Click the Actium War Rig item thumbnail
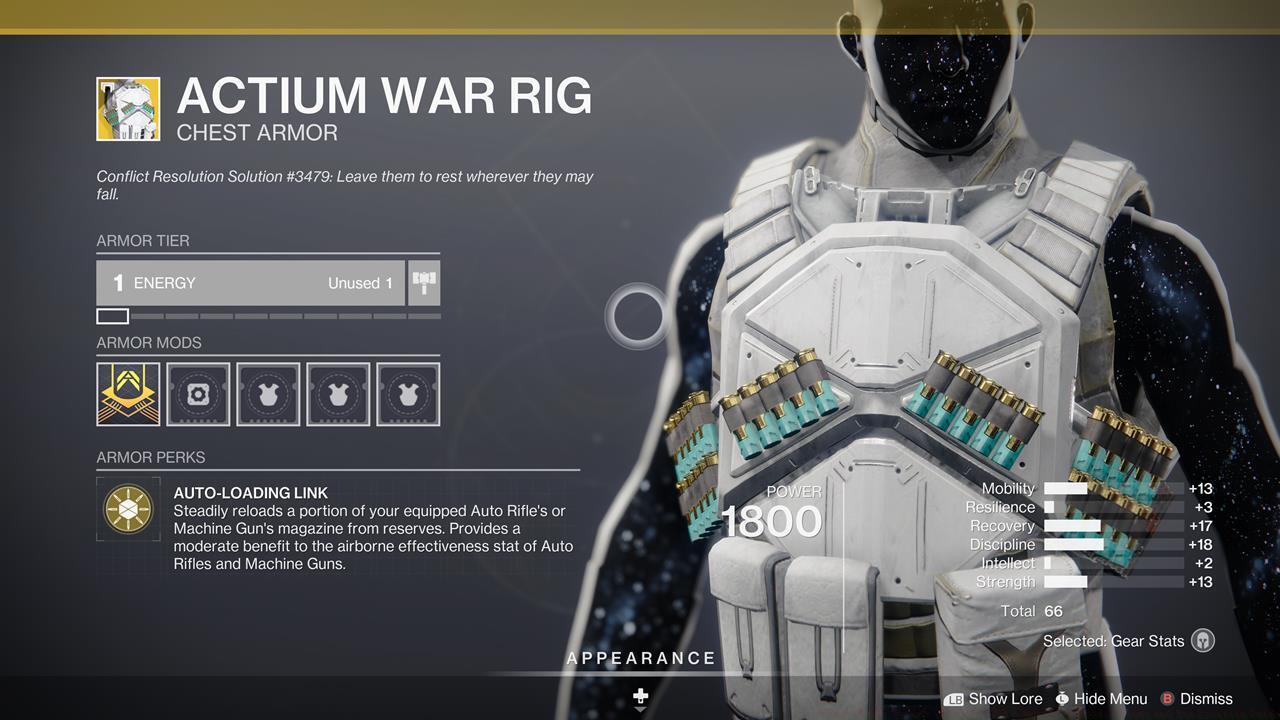The image size is (1280, 720). [128, 109]
